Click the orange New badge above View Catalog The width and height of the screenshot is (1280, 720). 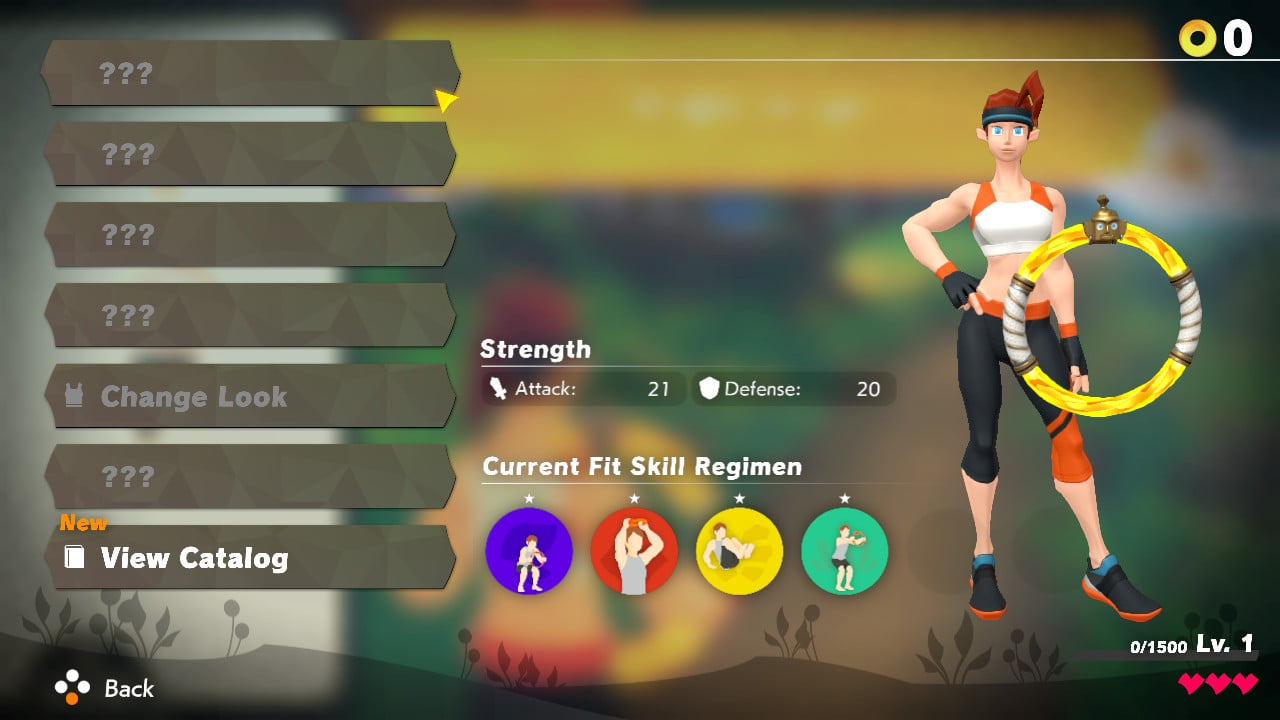click(x=82, y=522)
